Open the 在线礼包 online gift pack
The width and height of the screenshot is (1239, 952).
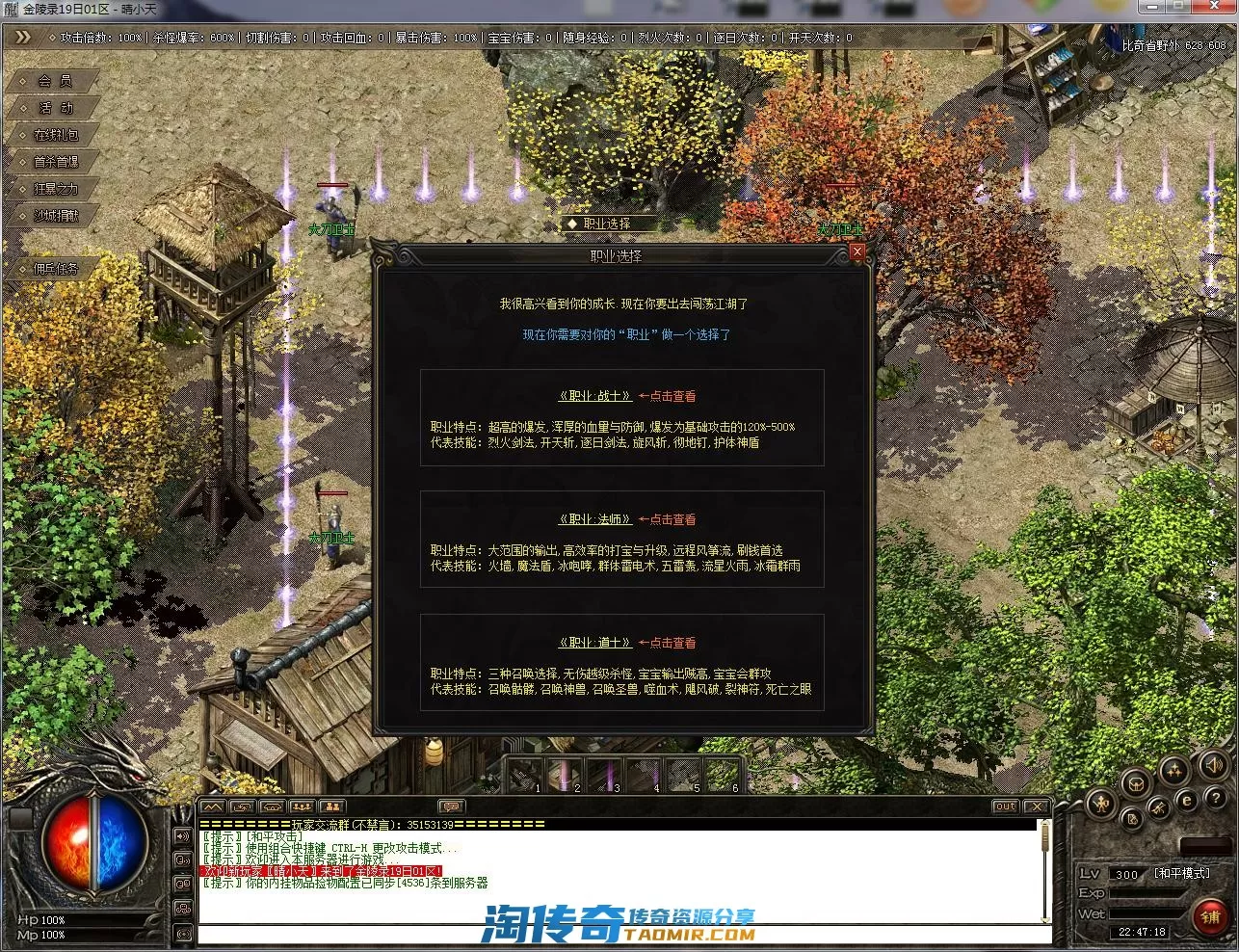(55, 135)
